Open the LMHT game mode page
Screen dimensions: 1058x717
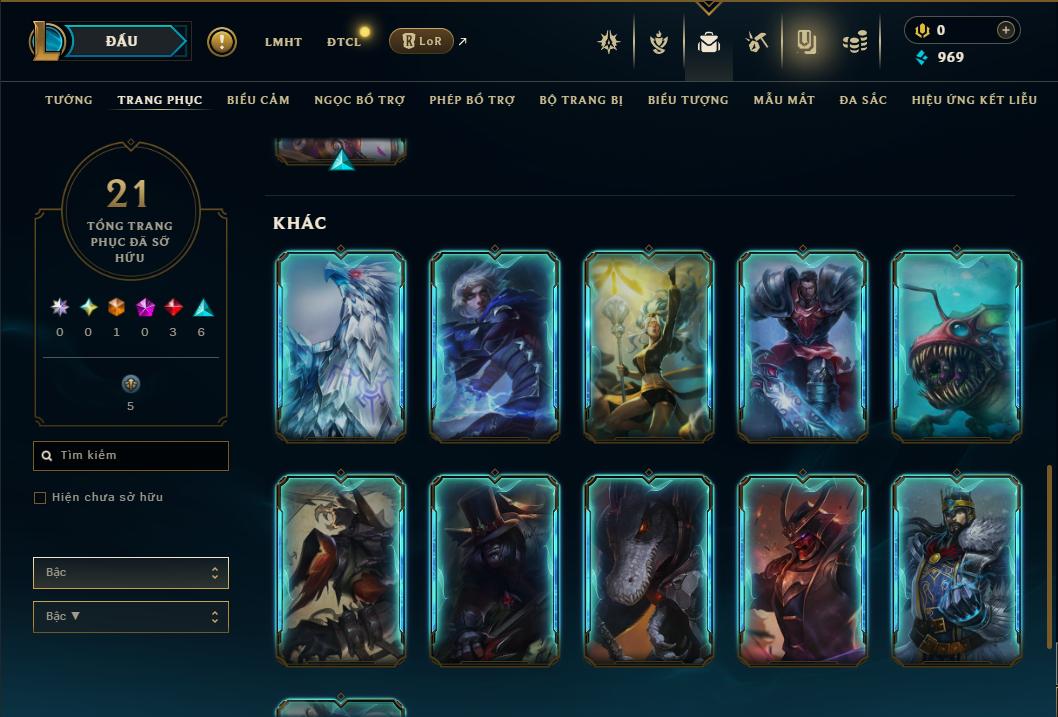pyautogui.click(x=283, y=42)
